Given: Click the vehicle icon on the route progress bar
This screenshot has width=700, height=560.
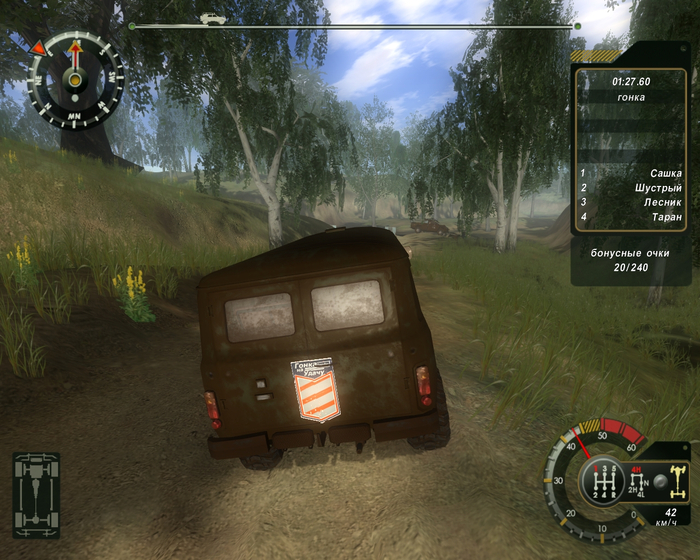Looking at the screenshot, I should [x=212, y=18].
